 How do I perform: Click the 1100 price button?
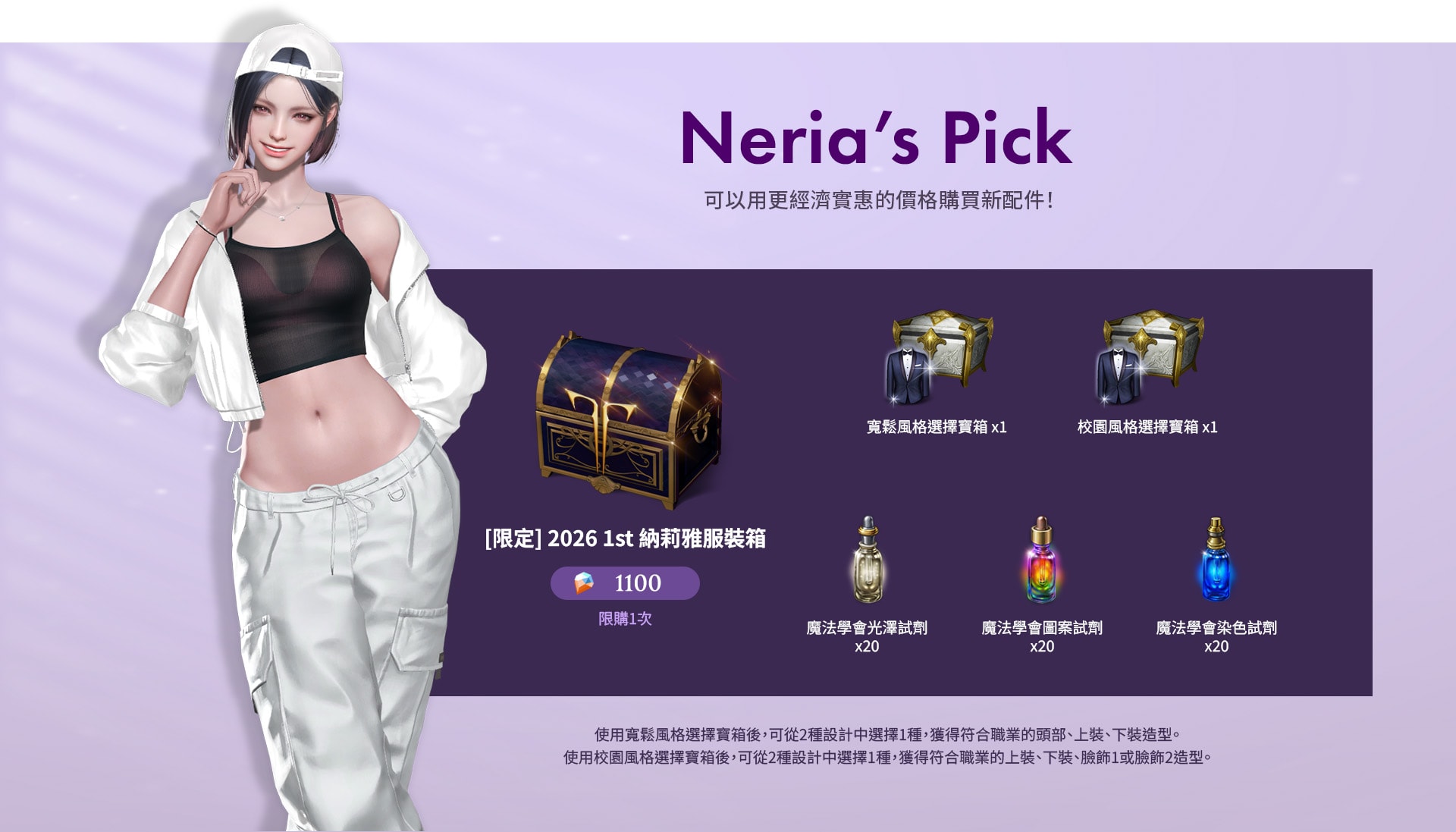pos(625,583)
